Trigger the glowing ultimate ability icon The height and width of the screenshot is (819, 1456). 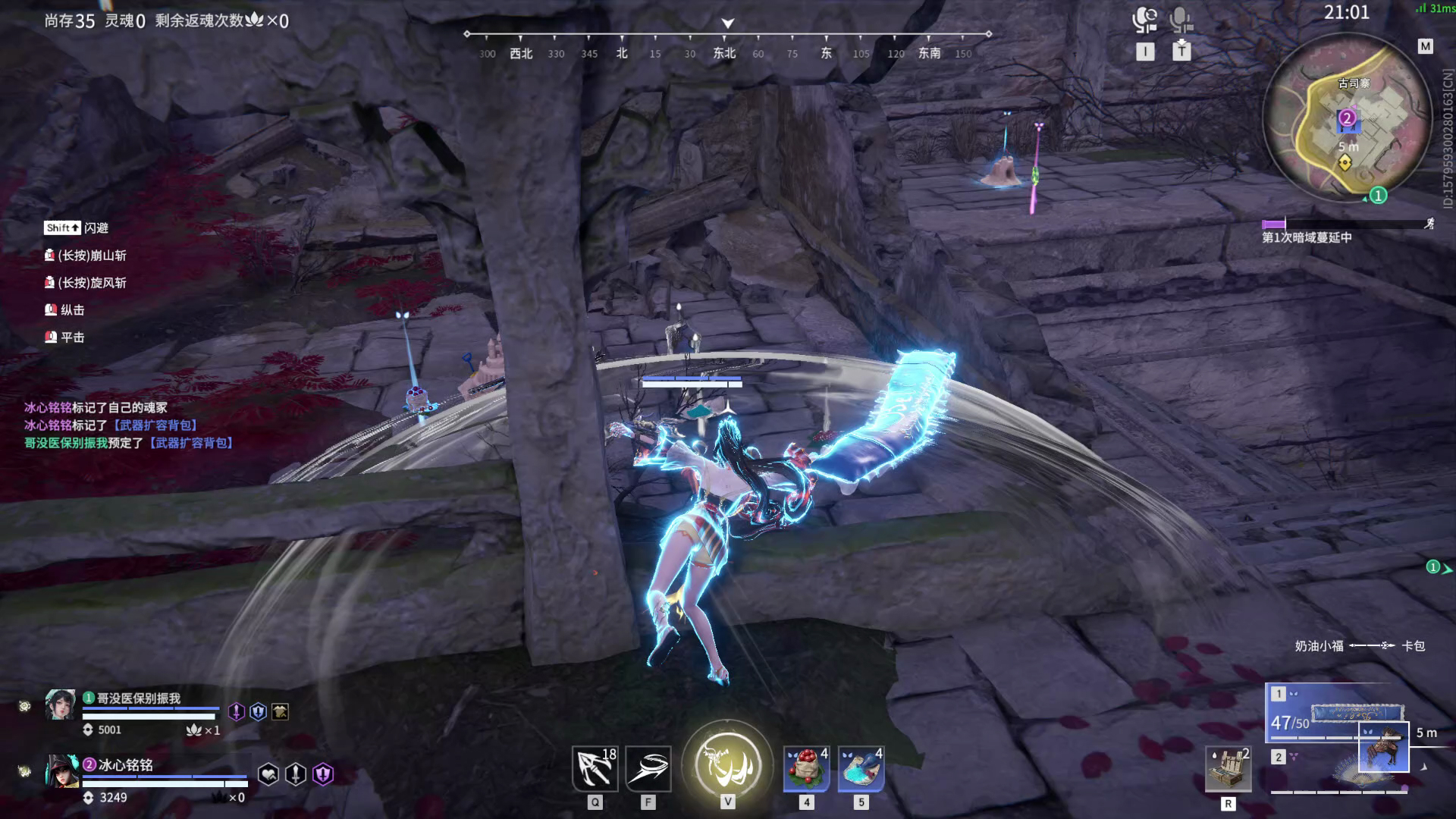727,764
